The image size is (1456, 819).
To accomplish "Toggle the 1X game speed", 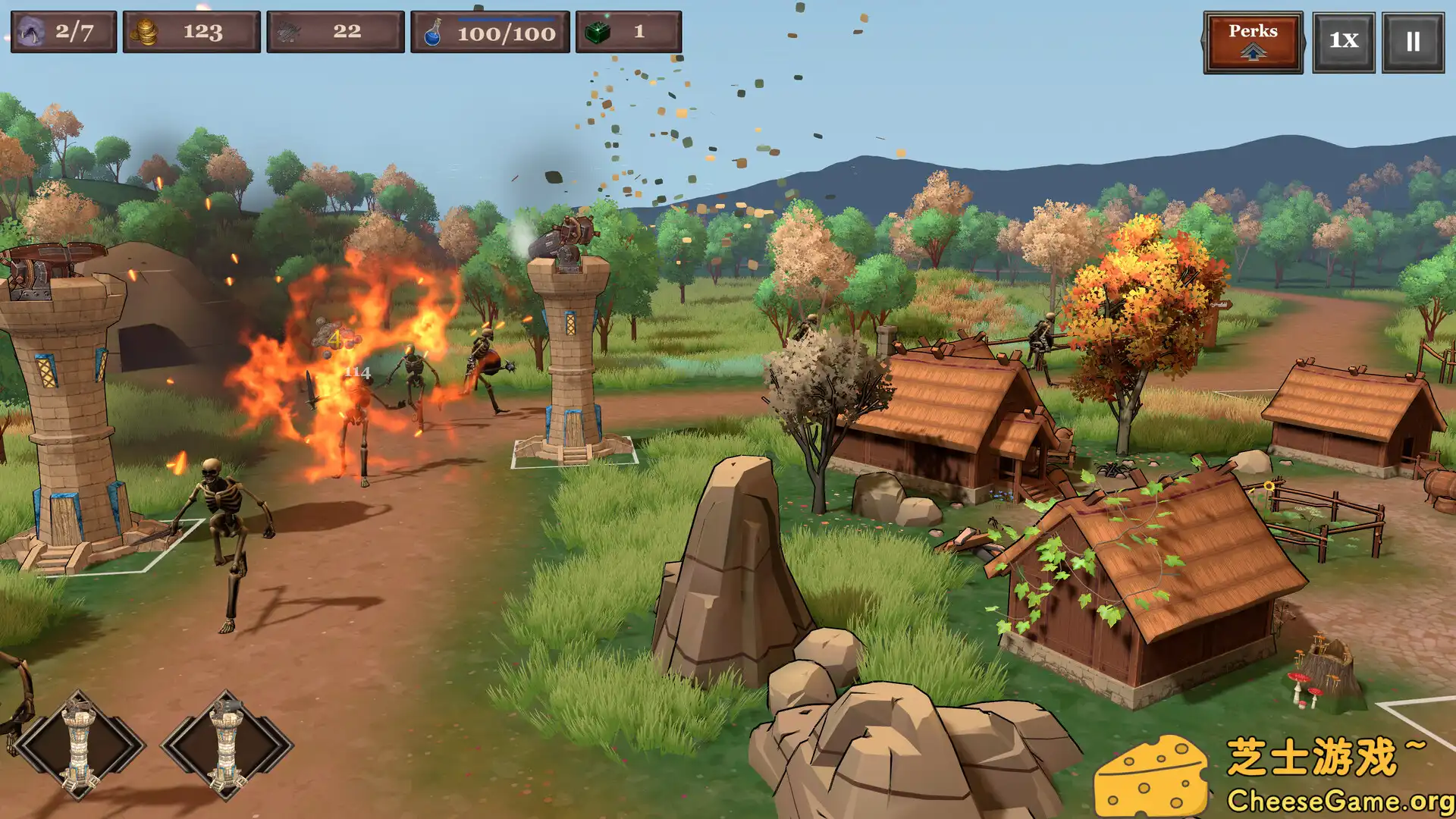I will point(1343,42).
